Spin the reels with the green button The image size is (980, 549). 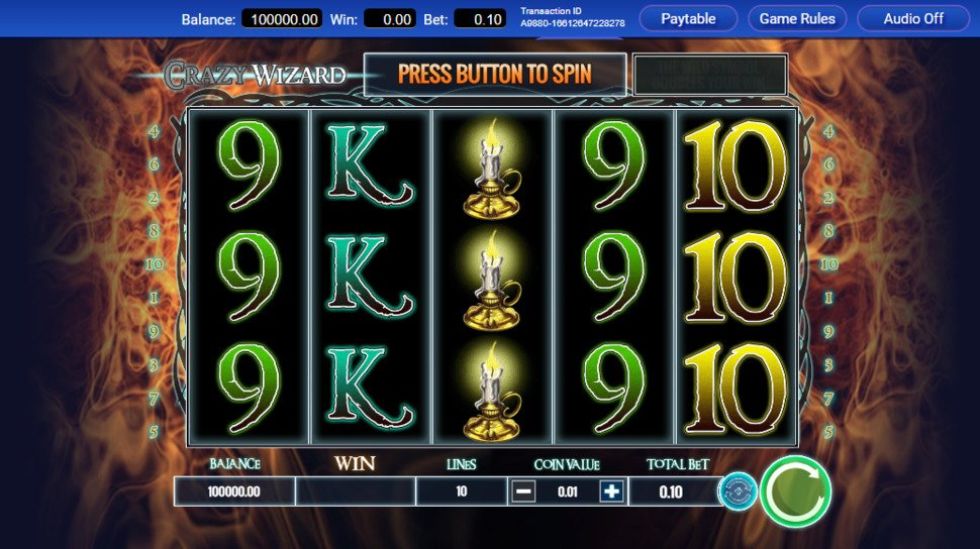coord(795,491)
